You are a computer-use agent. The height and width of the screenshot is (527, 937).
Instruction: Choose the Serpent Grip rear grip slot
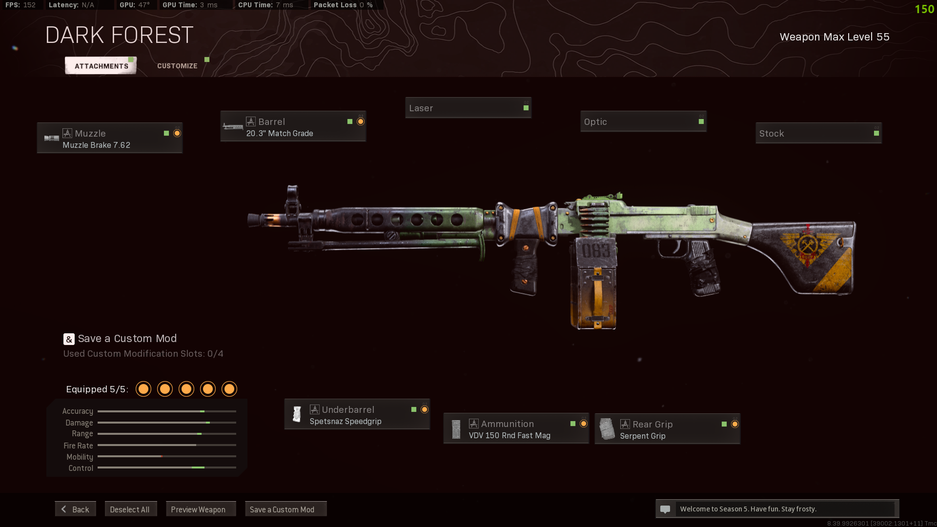pyautogui.click(x=667, y=429)
